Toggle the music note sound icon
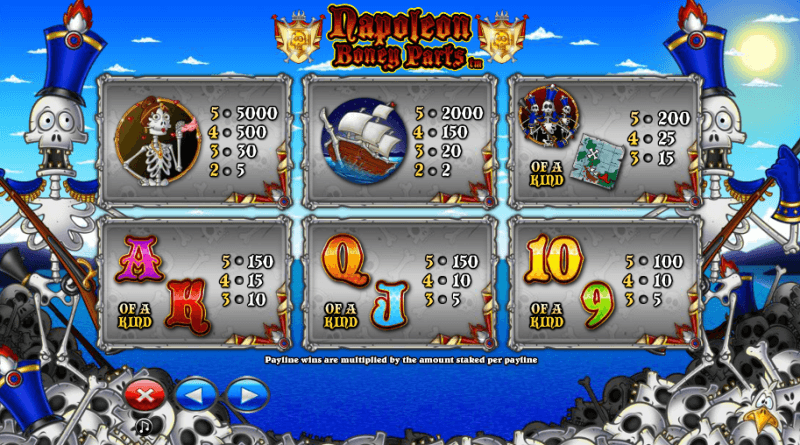Screen dimensions: 800x445 click(x=144, y=427)
